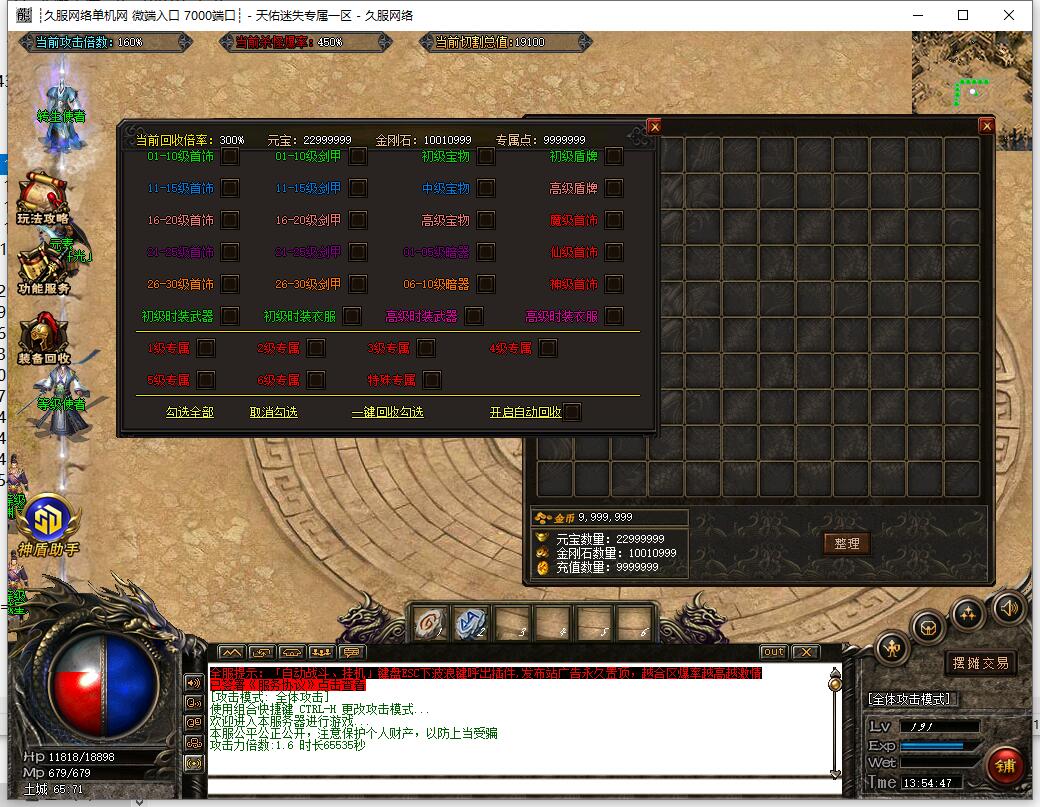Click the 摆摊交易 stall trade button
The image size is (1040, 807).
coord(979,663)
